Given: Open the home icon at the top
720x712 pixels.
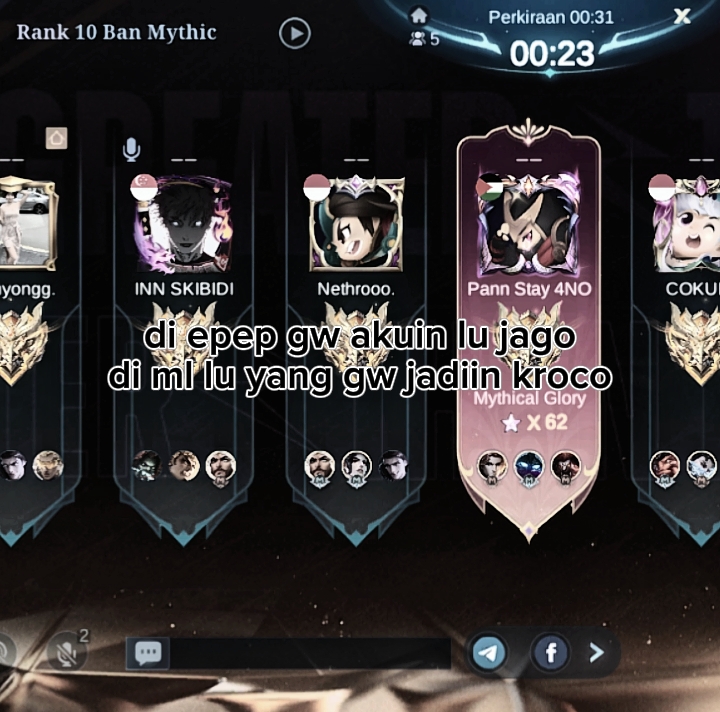Looking at the screenshot, I should 419,15.
